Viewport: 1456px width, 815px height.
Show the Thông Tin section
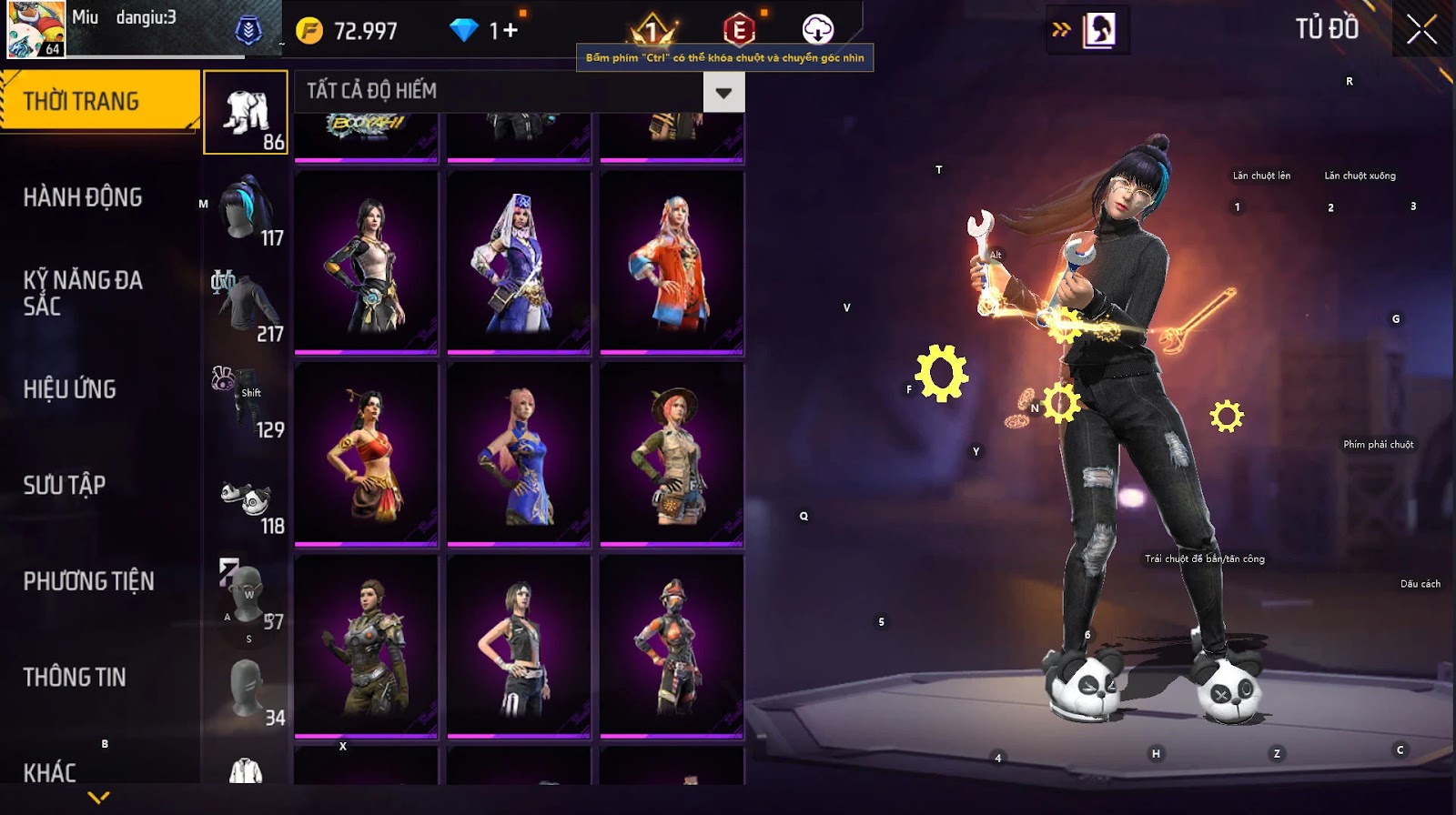pyautogui.click(x=75, y=677)
